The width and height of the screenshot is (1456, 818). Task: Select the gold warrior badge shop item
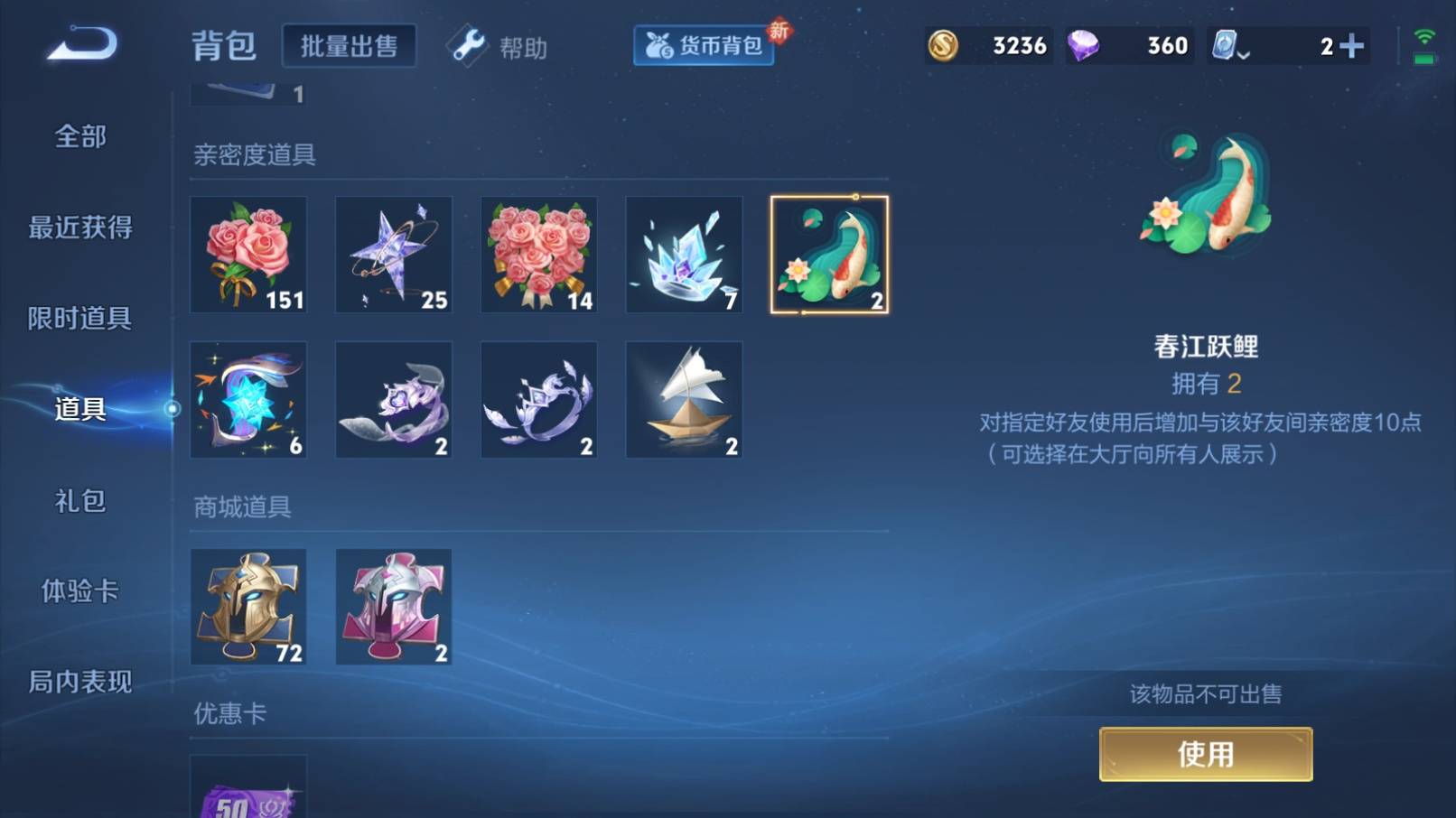[248, 606]
